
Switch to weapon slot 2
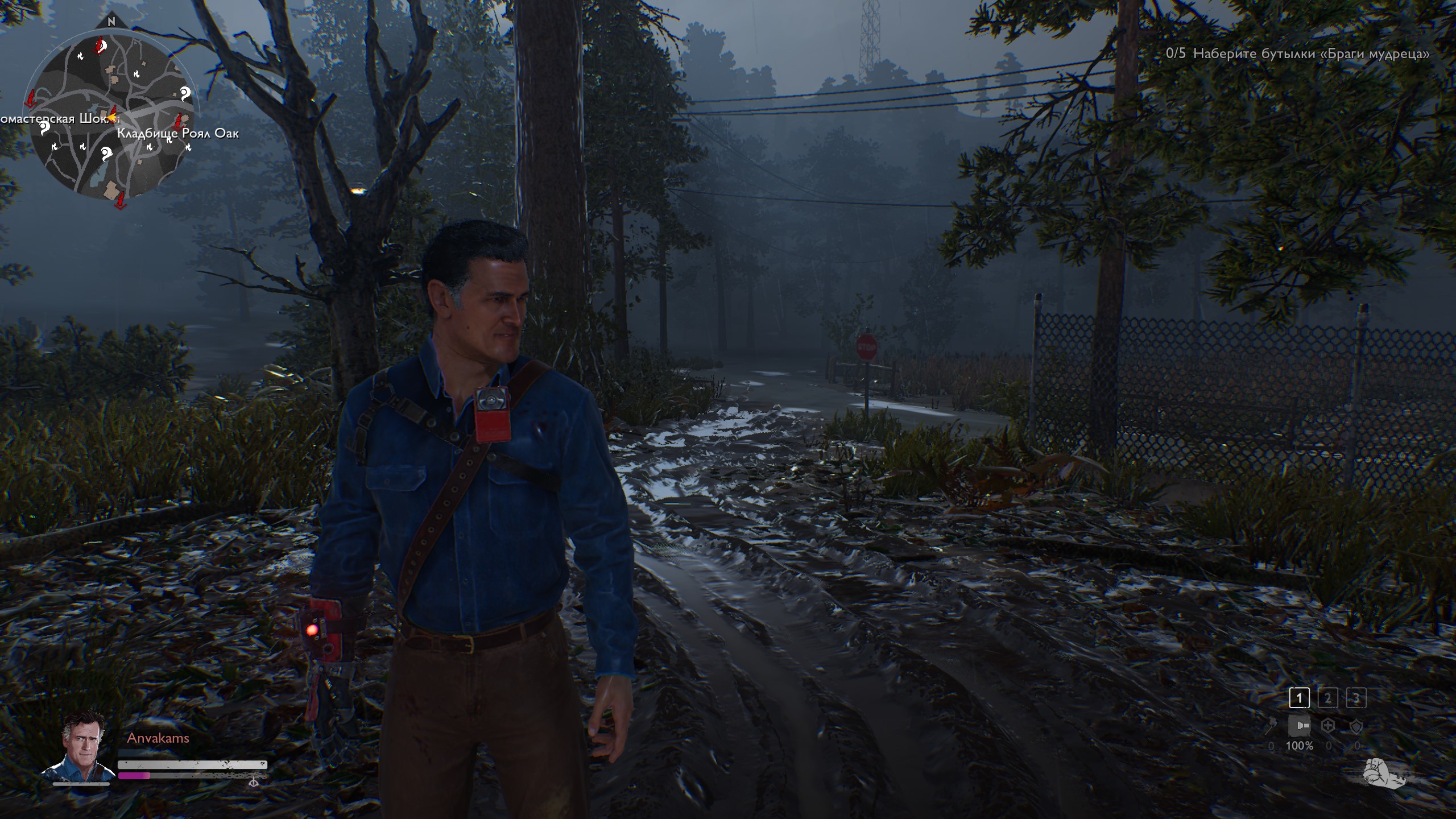point(1327,698)
